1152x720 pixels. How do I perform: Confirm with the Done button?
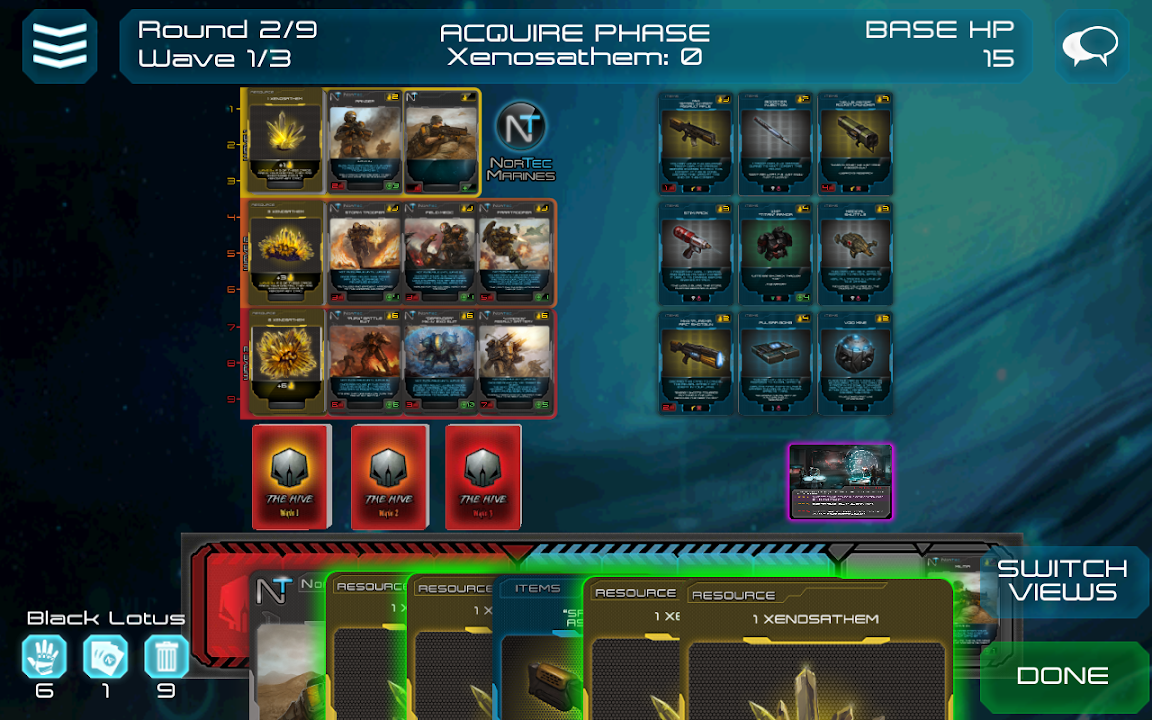[x=1062, y=676]
